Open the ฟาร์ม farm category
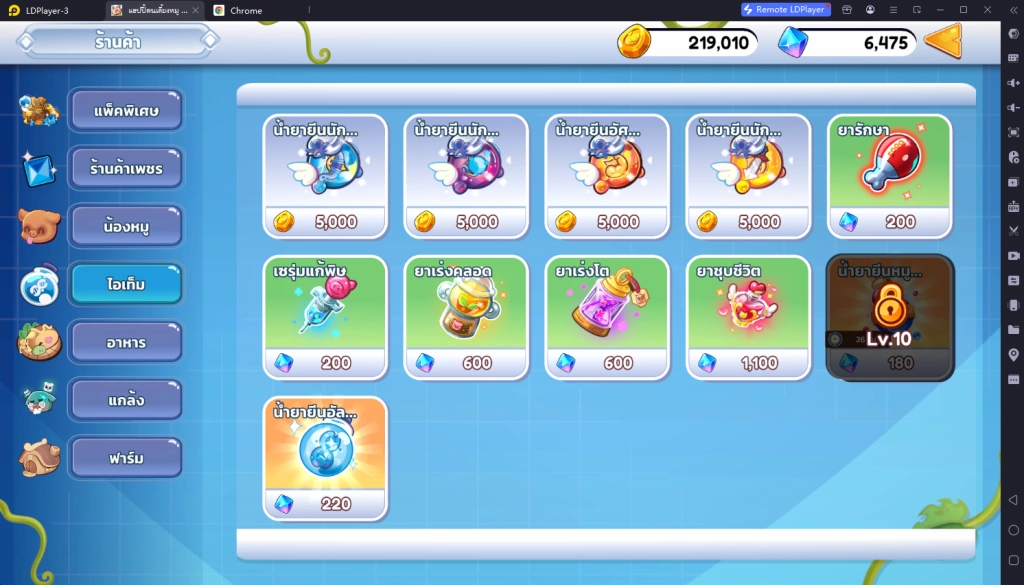The width and height of the screenshot is (1024, 585). click(126, 457)
